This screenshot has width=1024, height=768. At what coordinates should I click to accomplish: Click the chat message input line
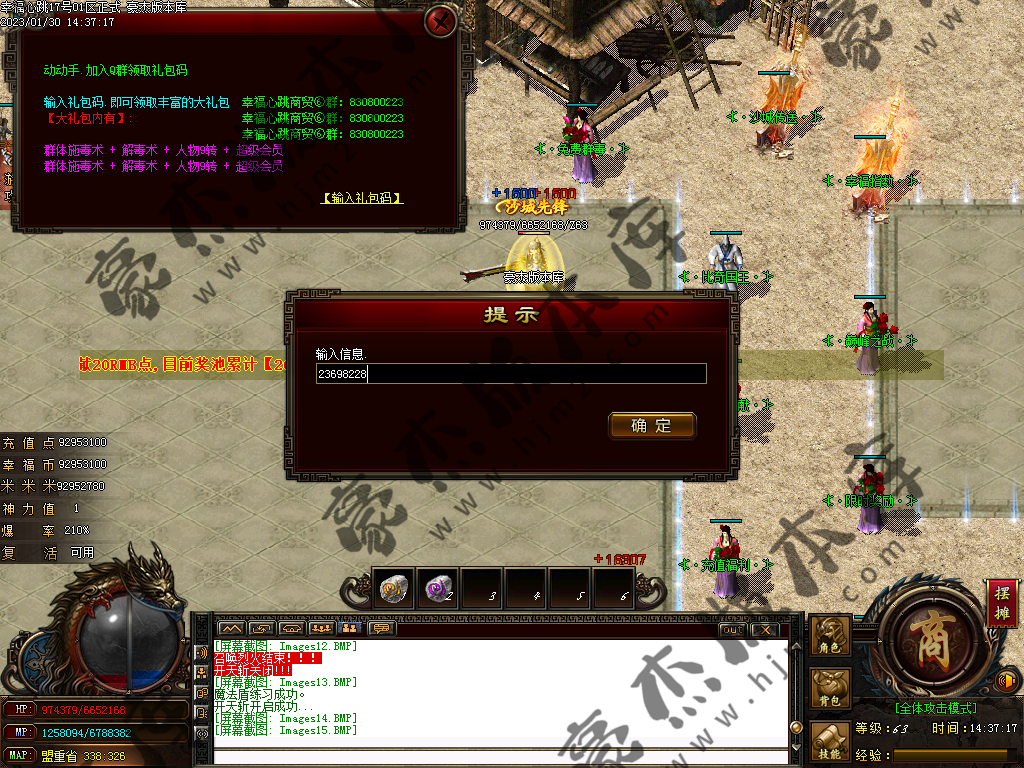(500, 756)
